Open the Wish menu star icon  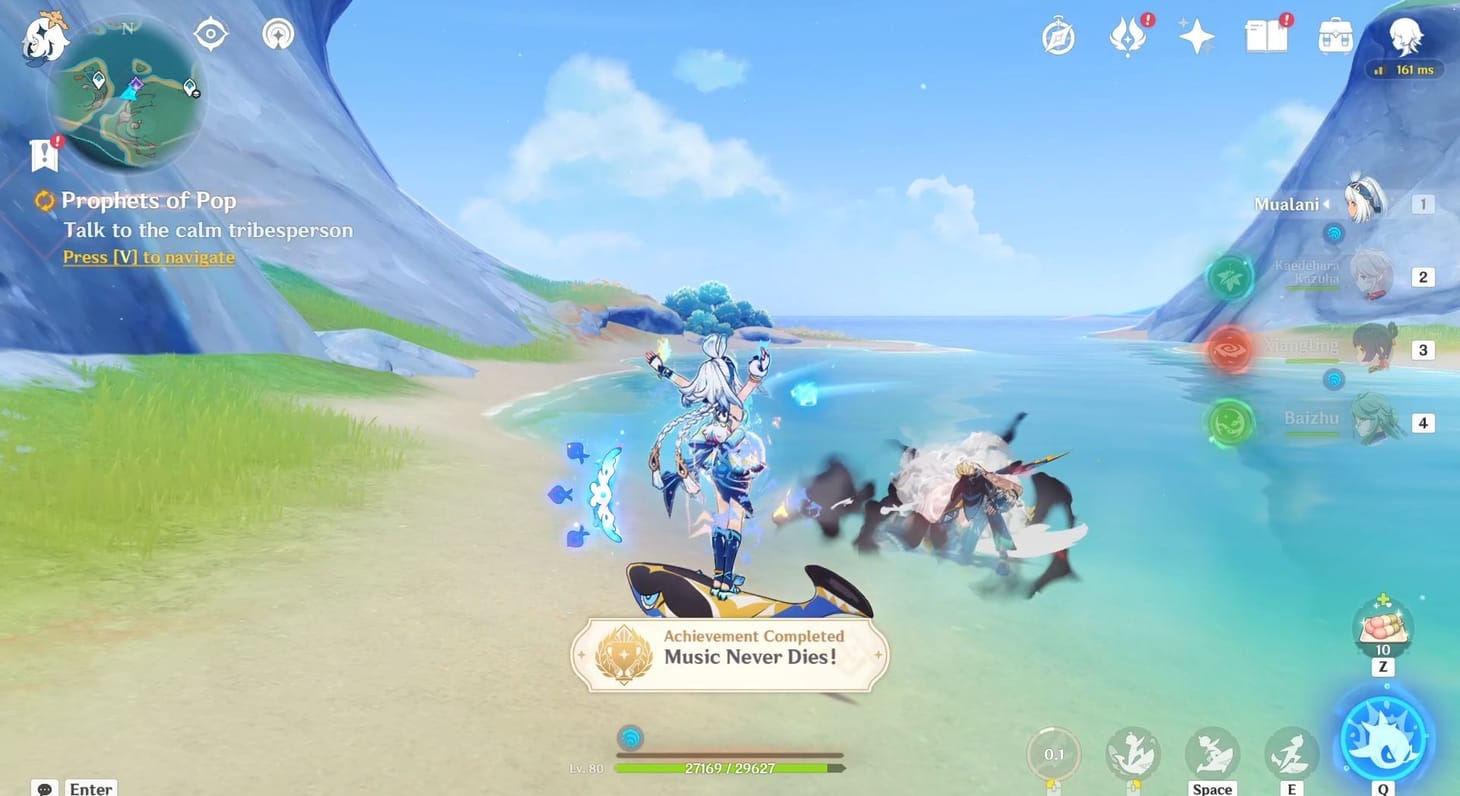(1196, 35)
